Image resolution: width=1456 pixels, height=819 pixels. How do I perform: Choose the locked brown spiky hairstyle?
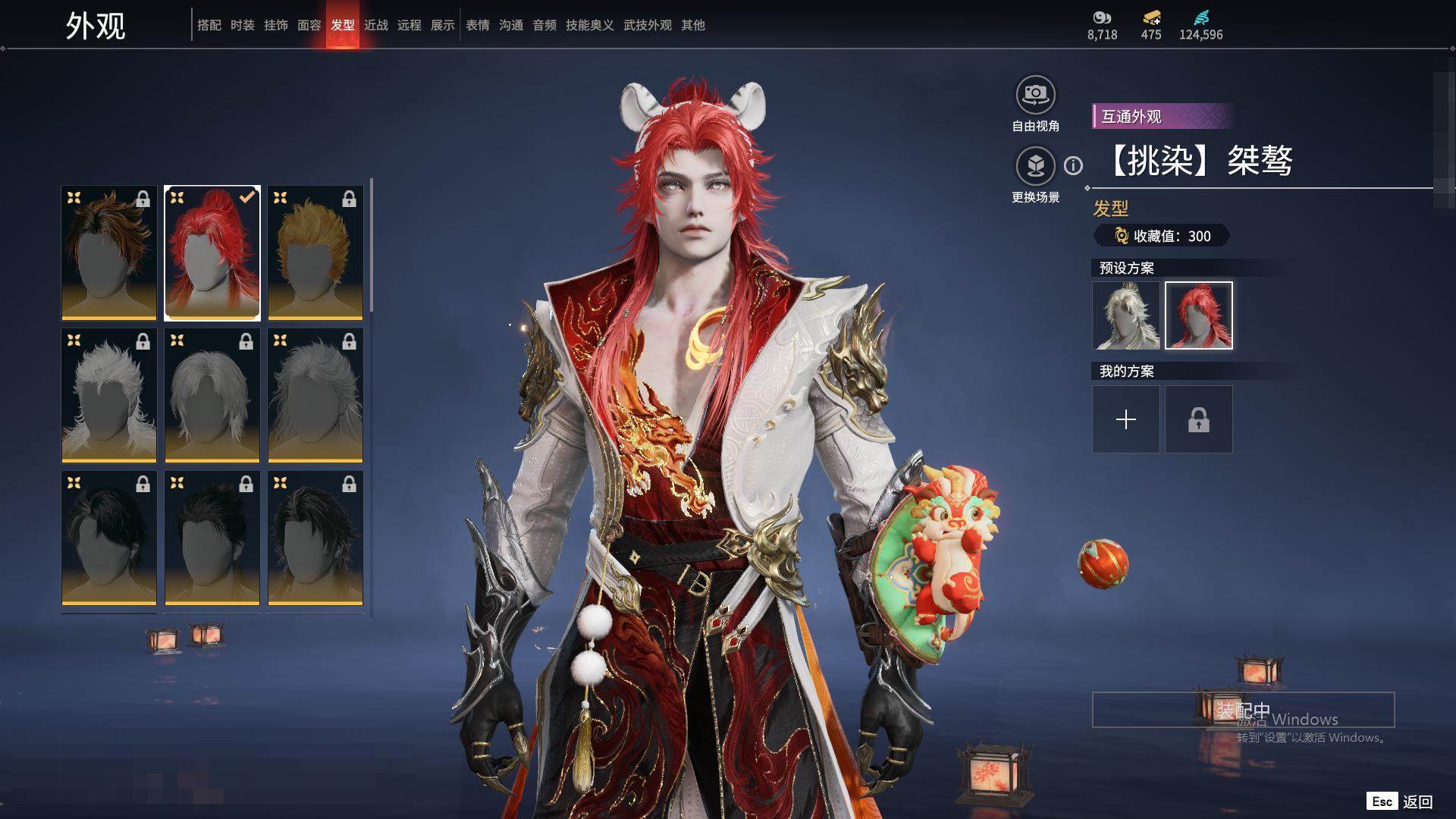(109, 253)
